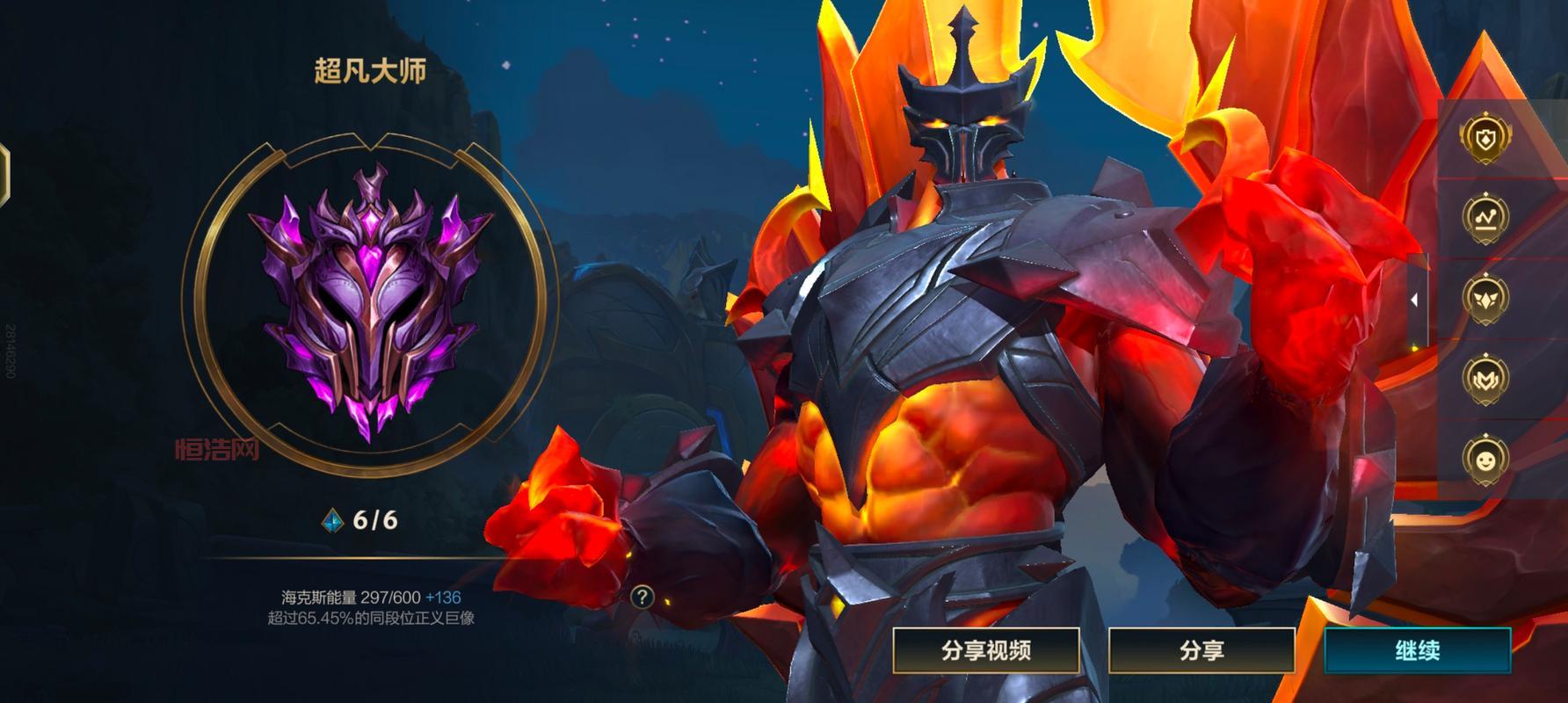This screenshot has width=1568, height=703.
Task: Click the 分享 share button
Action: [1201, 651]
